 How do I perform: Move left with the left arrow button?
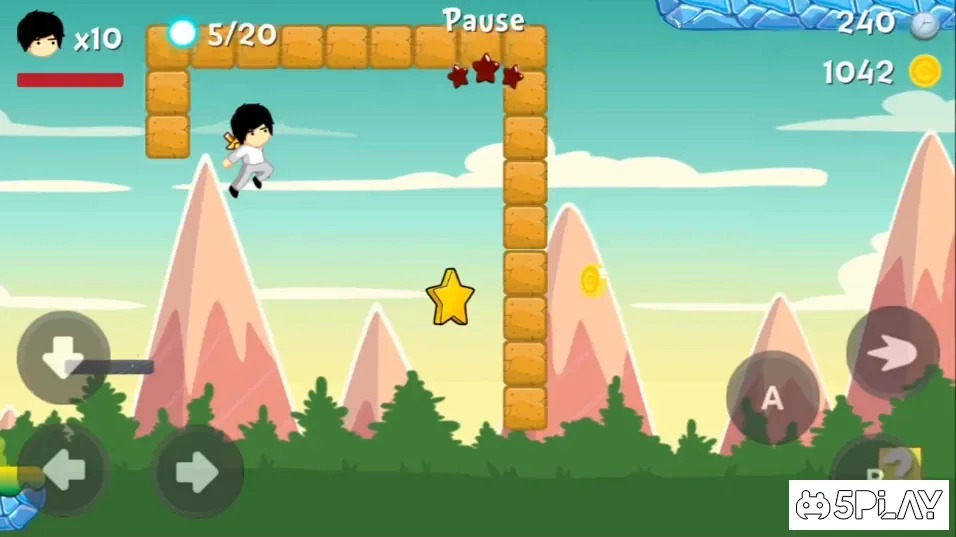[x=63, y=471]
